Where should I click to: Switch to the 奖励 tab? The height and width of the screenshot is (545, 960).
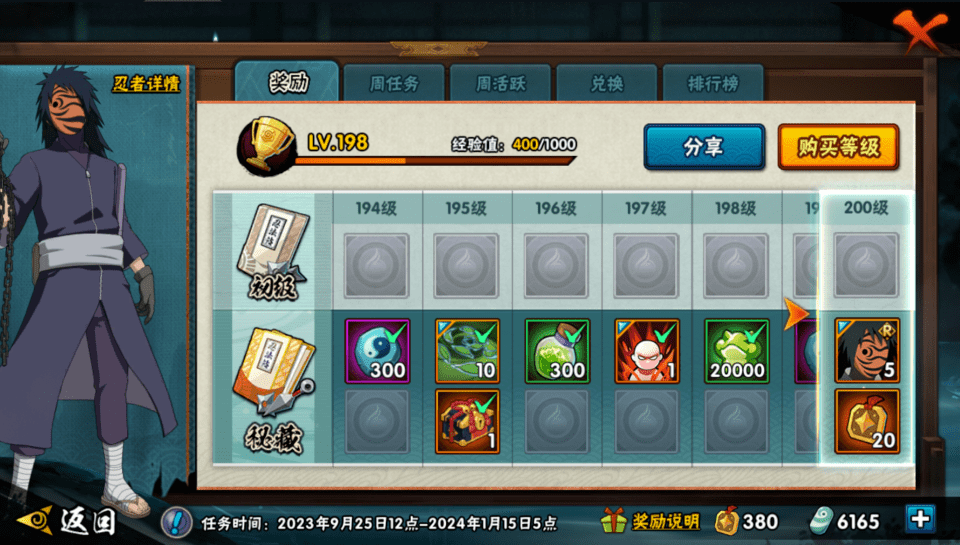point(287,83)
